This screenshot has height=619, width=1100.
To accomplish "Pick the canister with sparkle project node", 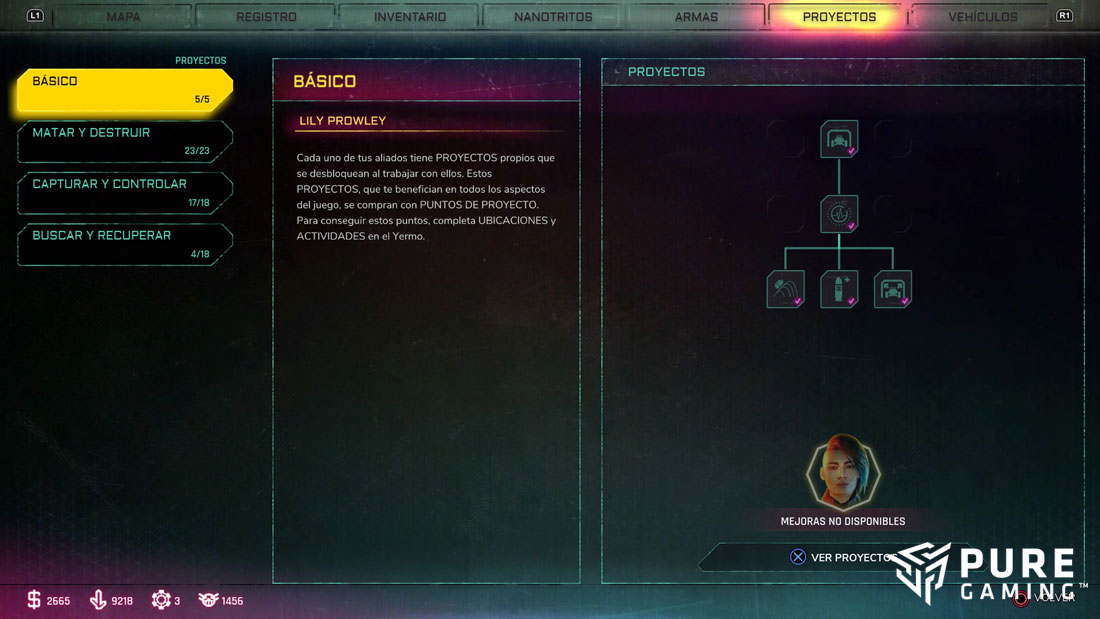I will pos(839,289).
